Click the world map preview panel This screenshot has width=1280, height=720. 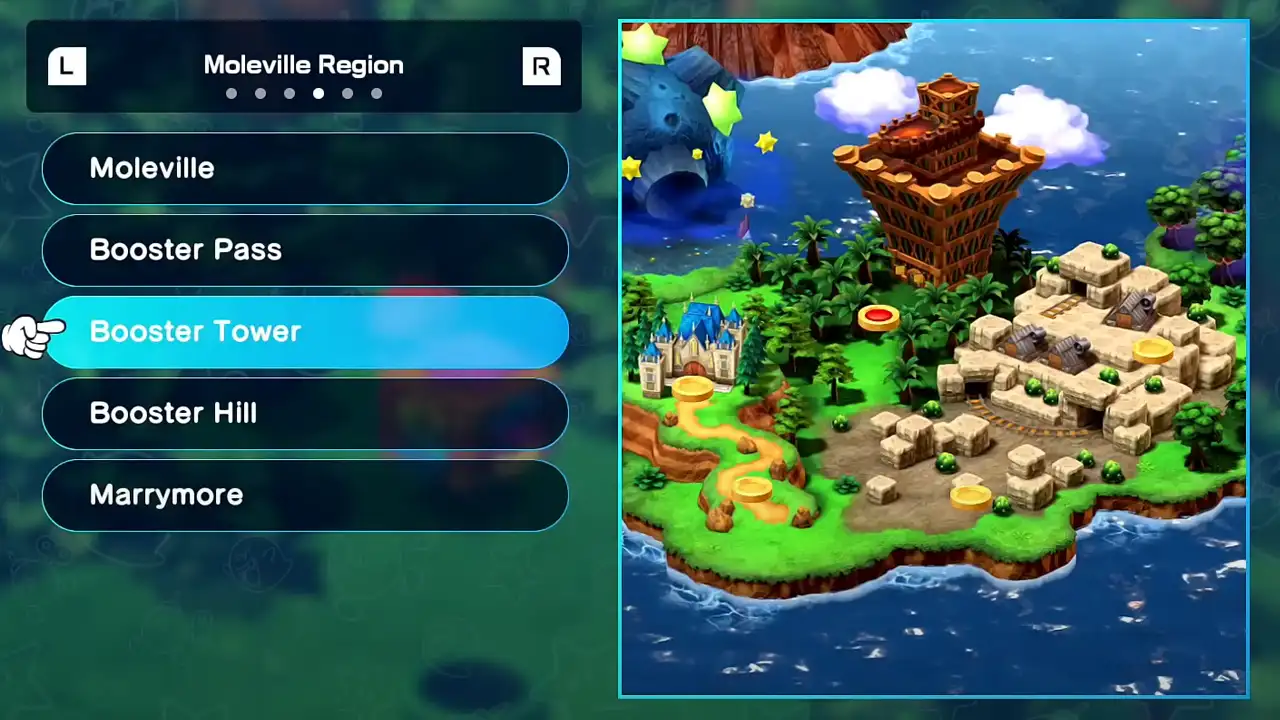[933, 358]
